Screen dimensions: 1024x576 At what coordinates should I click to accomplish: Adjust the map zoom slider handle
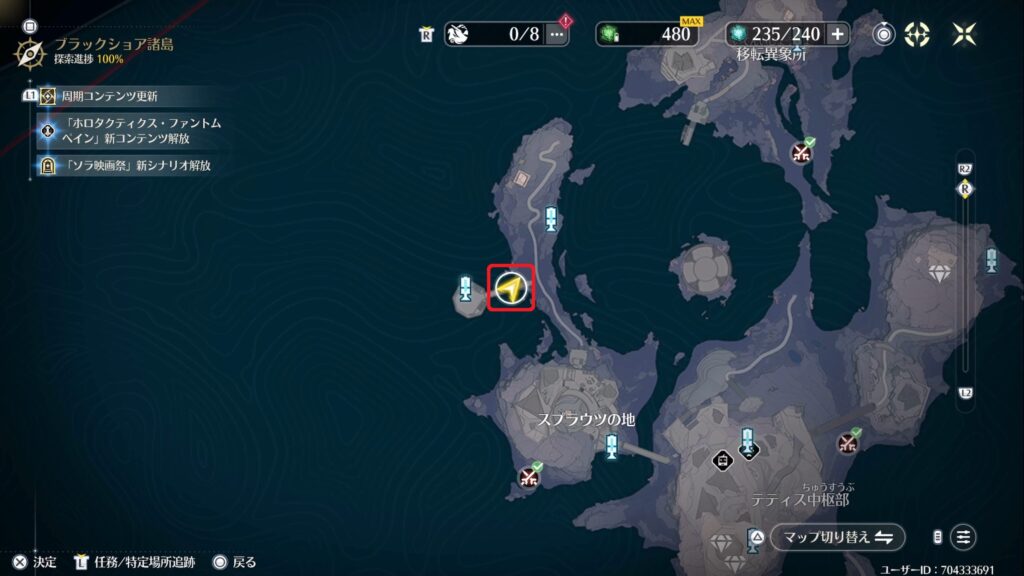(x=965, y=188)
